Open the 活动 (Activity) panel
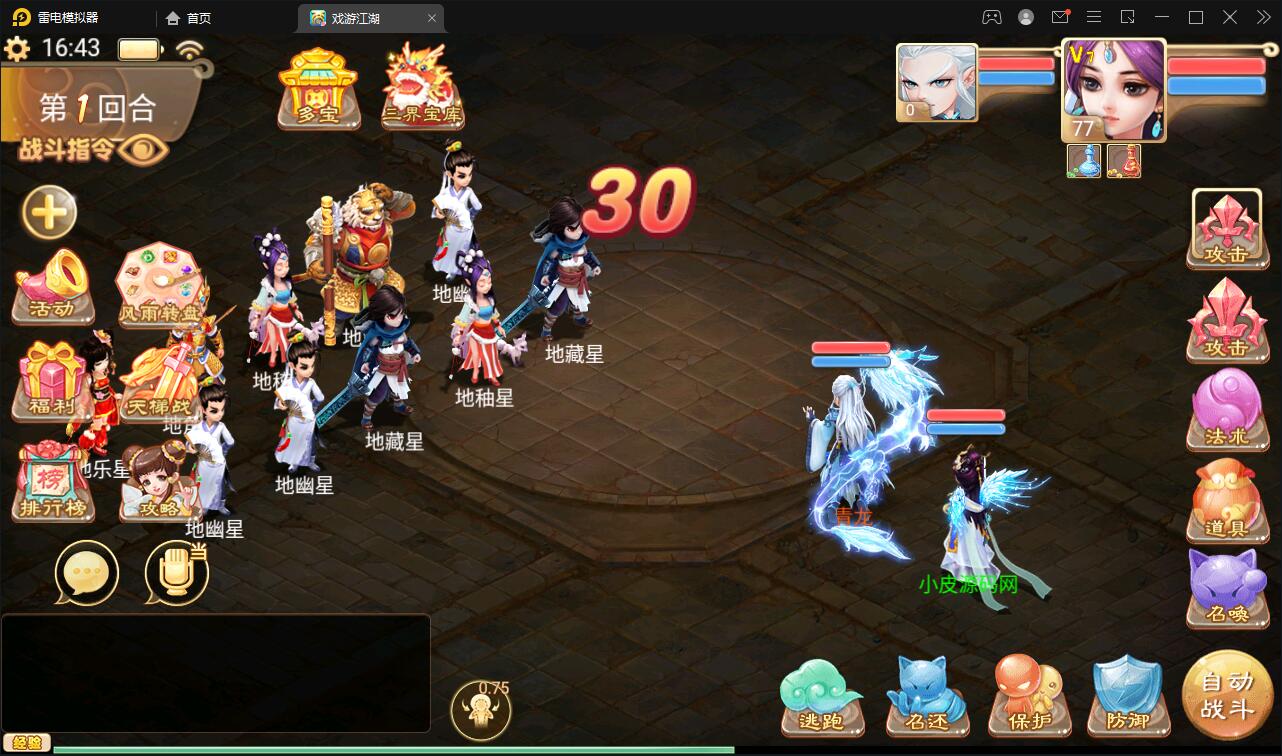The height and width of the screenshot is (756, 1282). (x=52, y=290)
